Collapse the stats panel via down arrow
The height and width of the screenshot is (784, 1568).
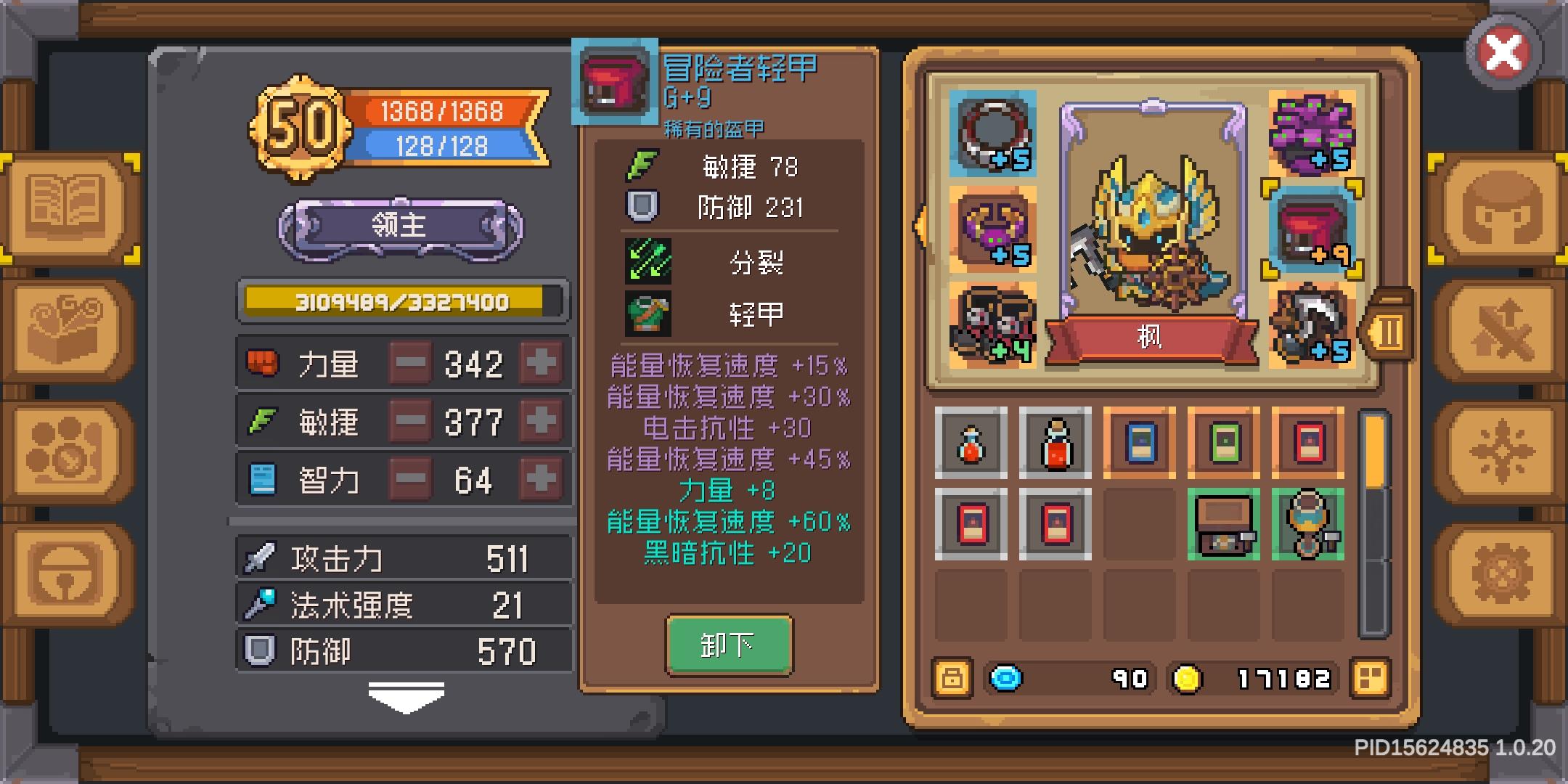pos(407,695)
